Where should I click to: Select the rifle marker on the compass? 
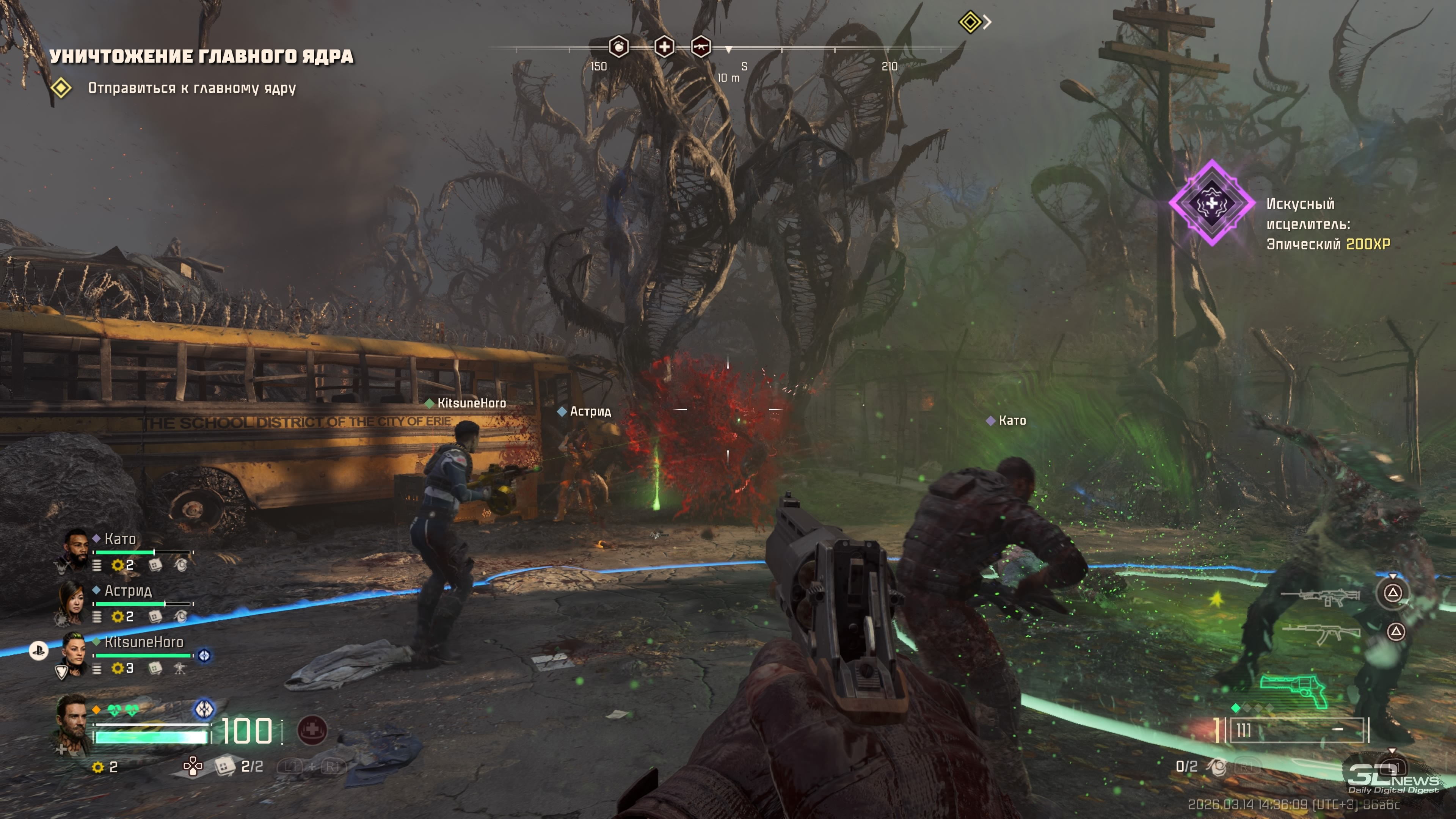[700, 46]
